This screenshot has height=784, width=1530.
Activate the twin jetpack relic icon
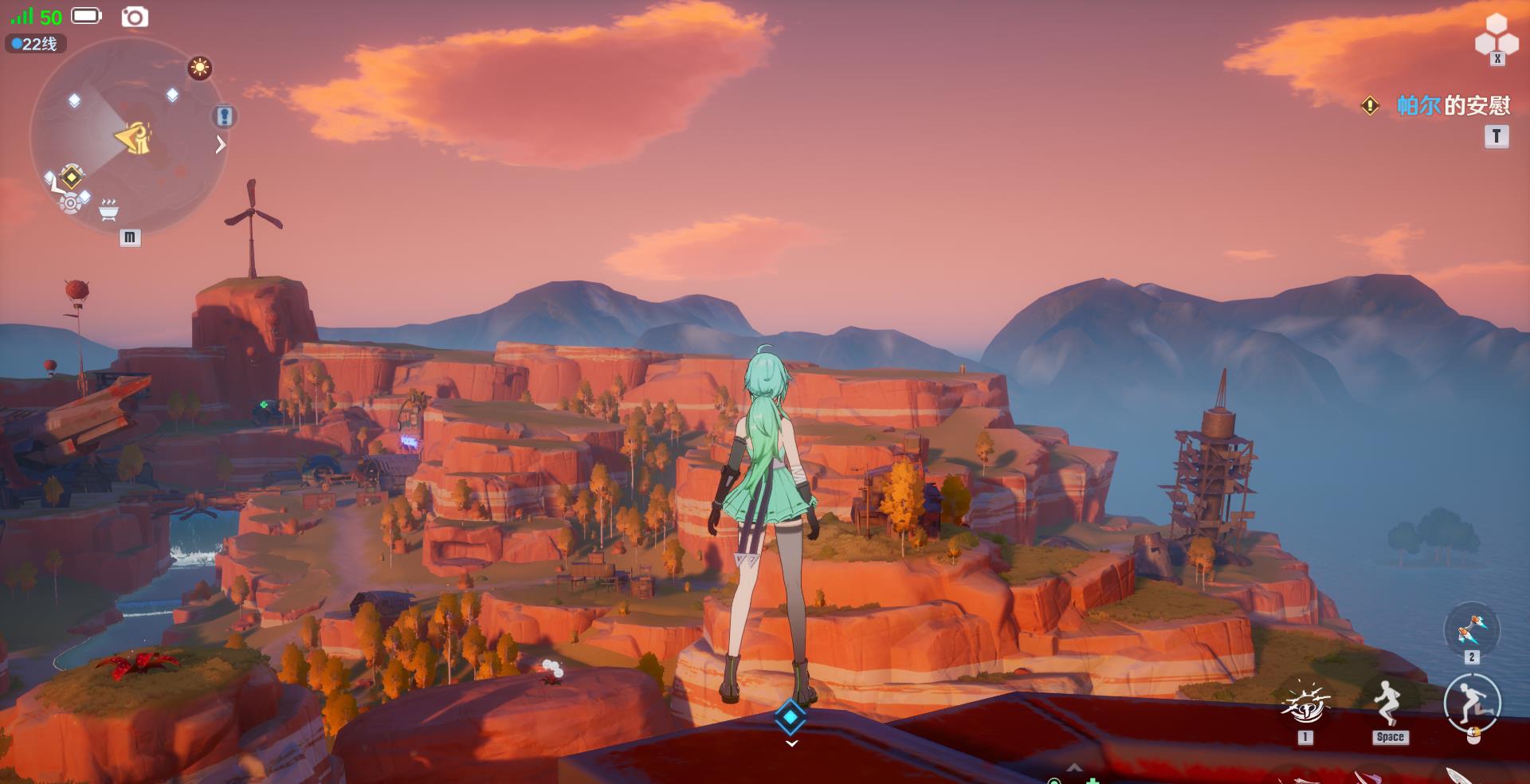[x=1471, y=631]
